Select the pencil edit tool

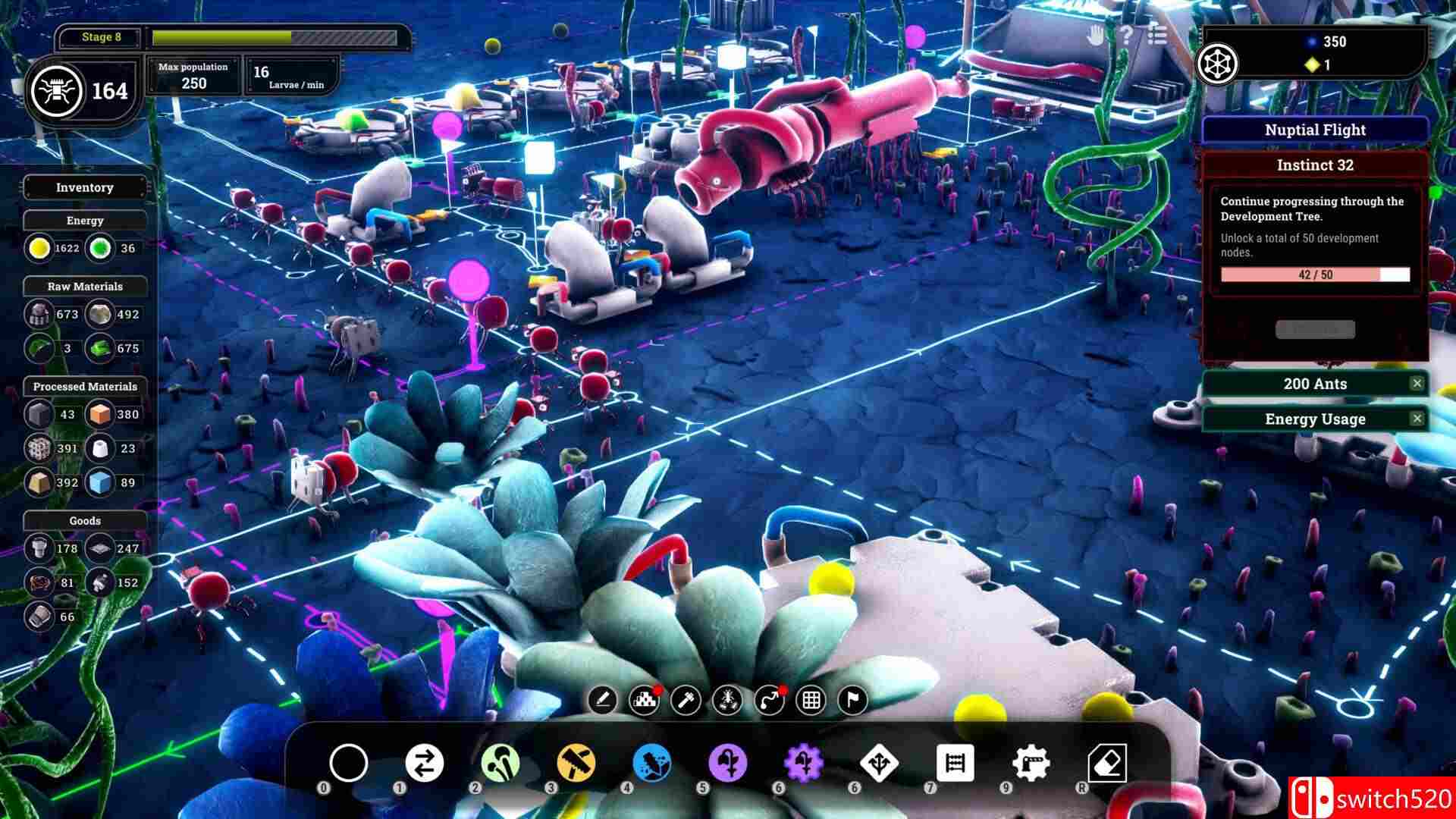coord(603,699)
